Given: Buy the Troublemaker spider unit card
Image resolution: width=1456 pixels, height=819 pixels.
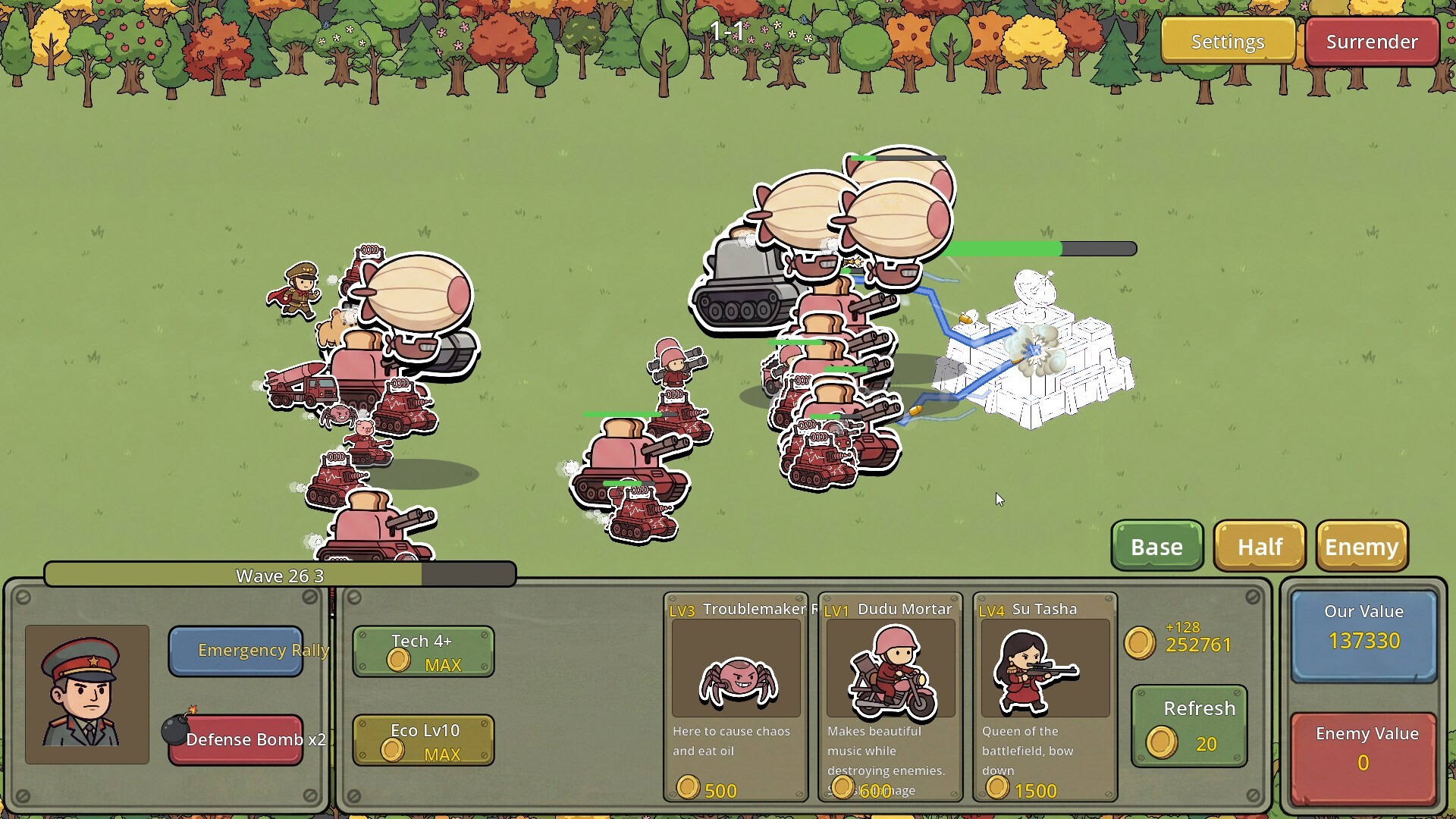Looking at the screenshot, I should tap(736, 696).
